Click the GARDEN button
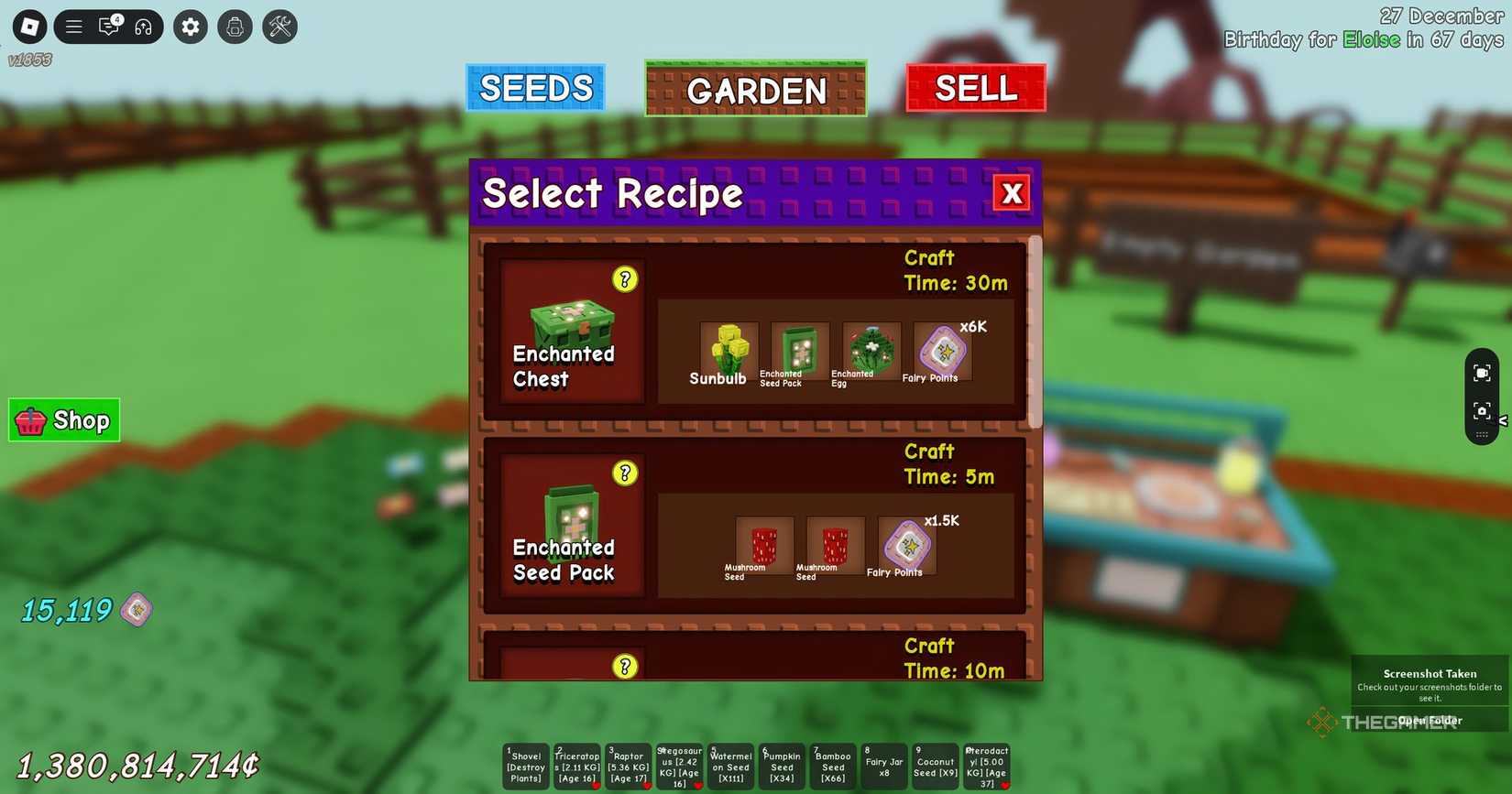Viewport: 1512px width, 794px height. pyautogui.click(x=755, y=91)
